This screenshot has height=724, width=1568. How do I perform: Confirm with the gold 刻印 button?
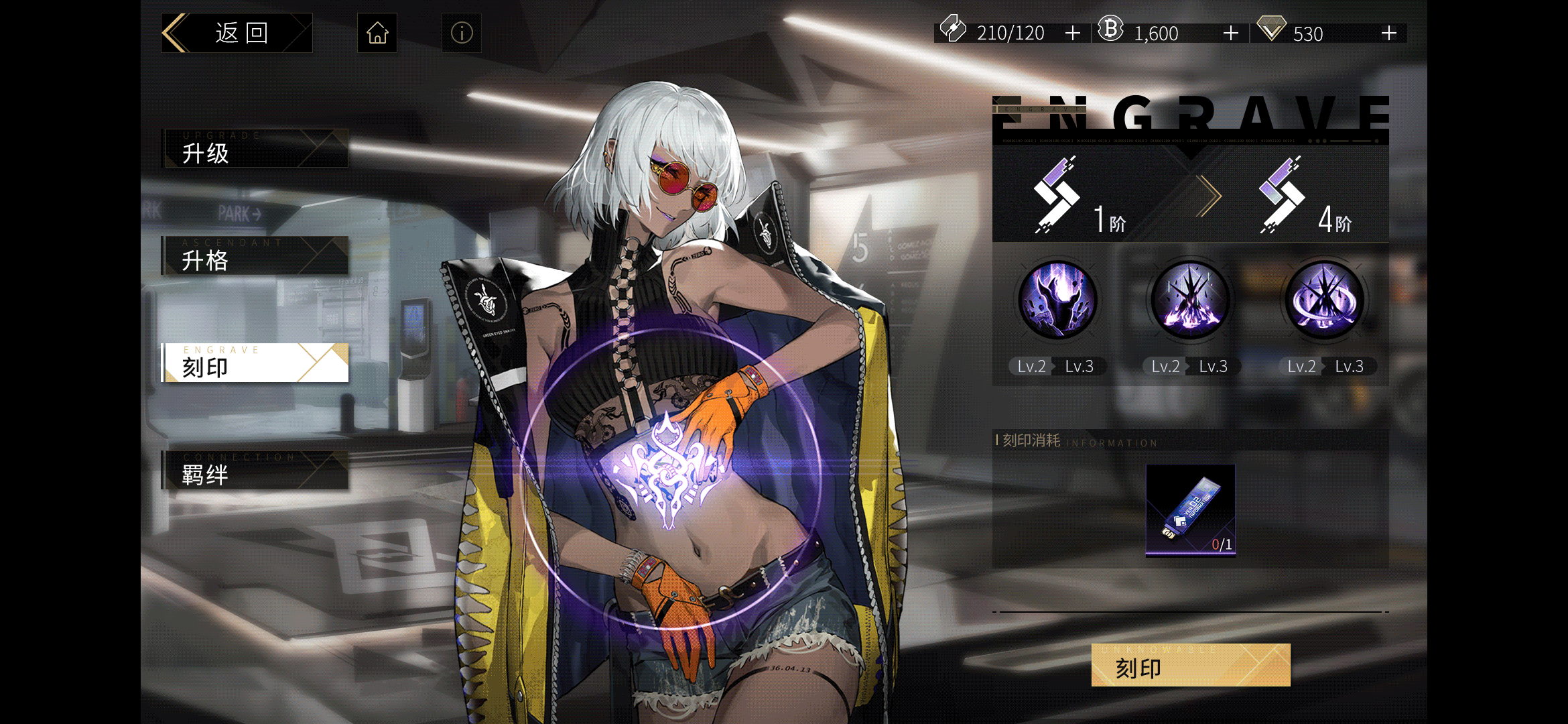click(x=1191, y=665)
